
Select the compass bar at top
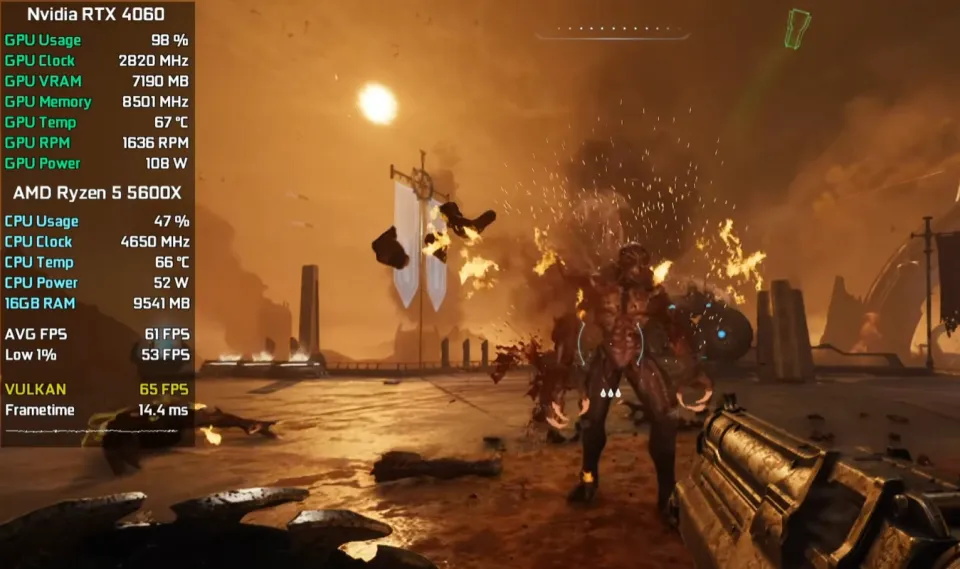[x=612, y=33]
